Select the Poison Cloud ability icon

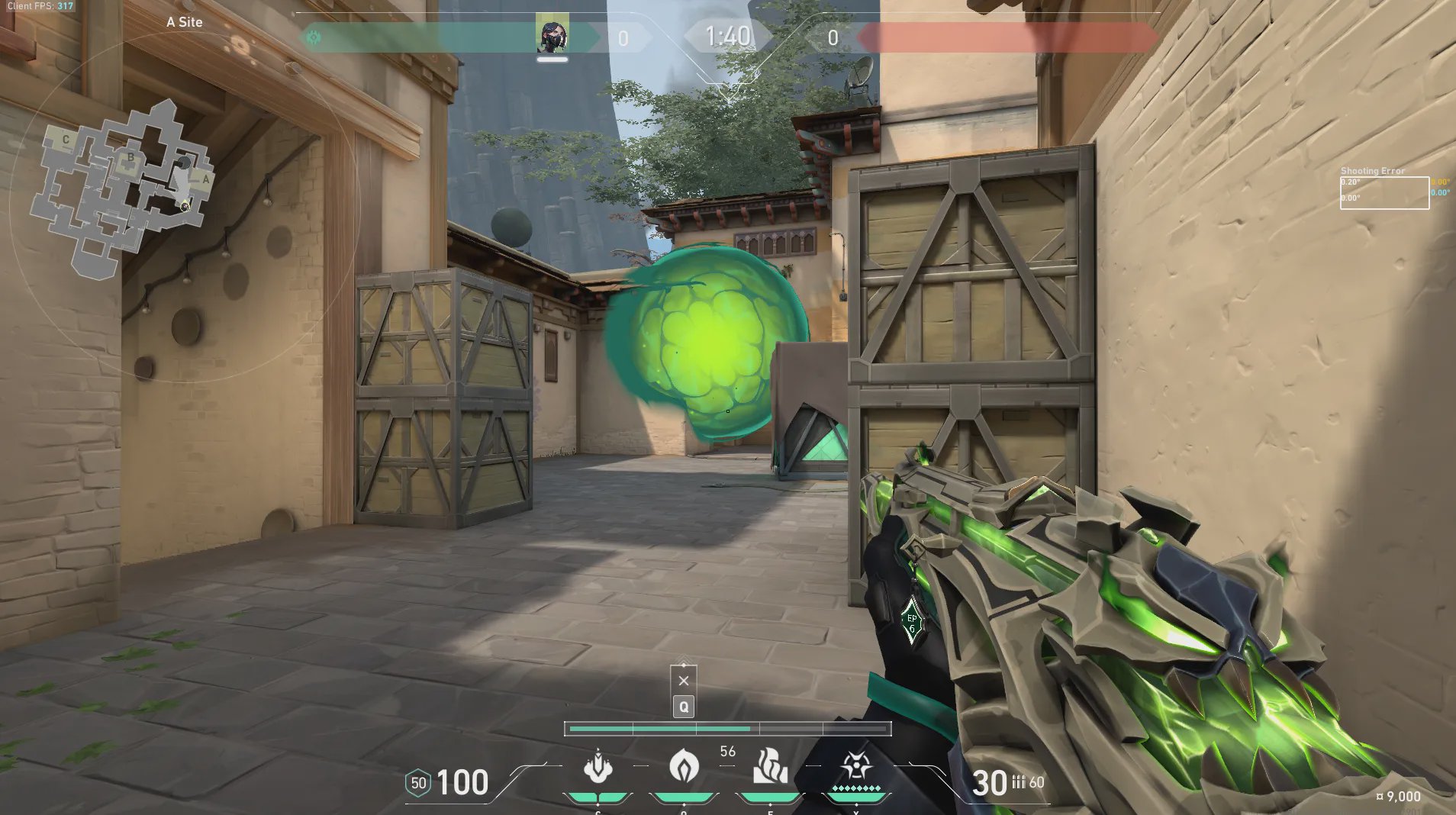[x=684, y=766]
